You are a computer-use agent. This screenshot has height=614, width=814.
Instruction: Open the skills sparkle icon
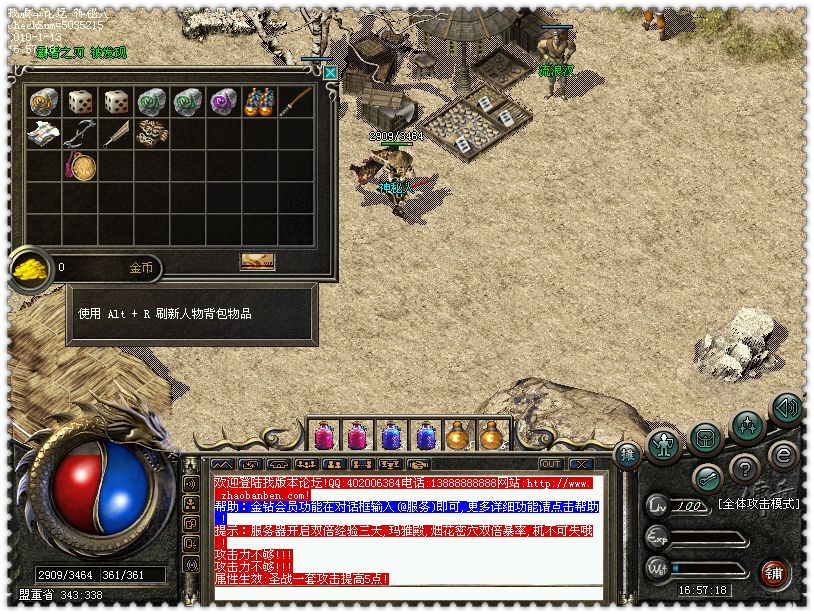point(746,426)
